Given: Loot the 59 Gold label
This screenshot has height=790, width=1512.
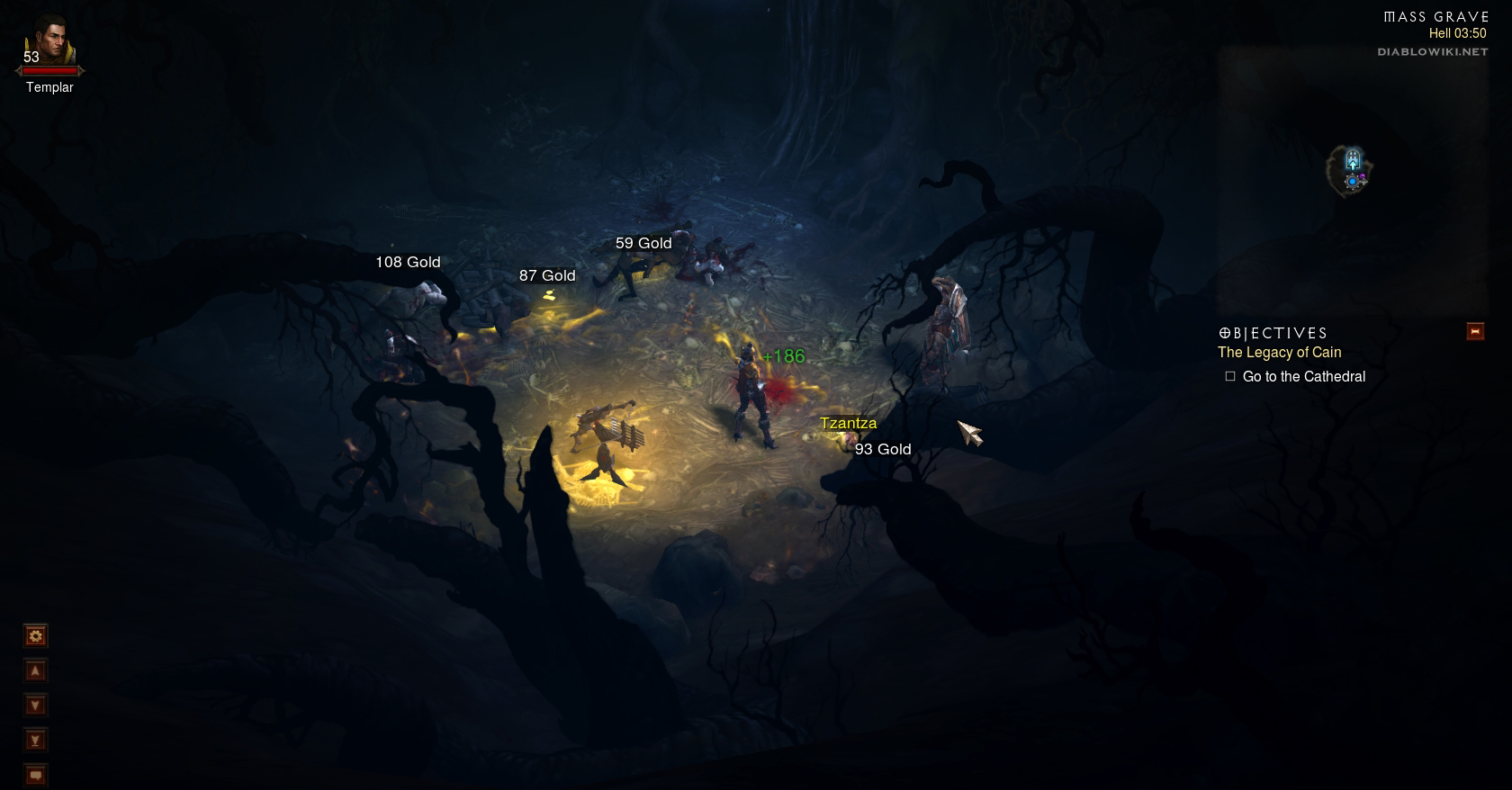Looking at the screenshot, I should pos(643,243).
